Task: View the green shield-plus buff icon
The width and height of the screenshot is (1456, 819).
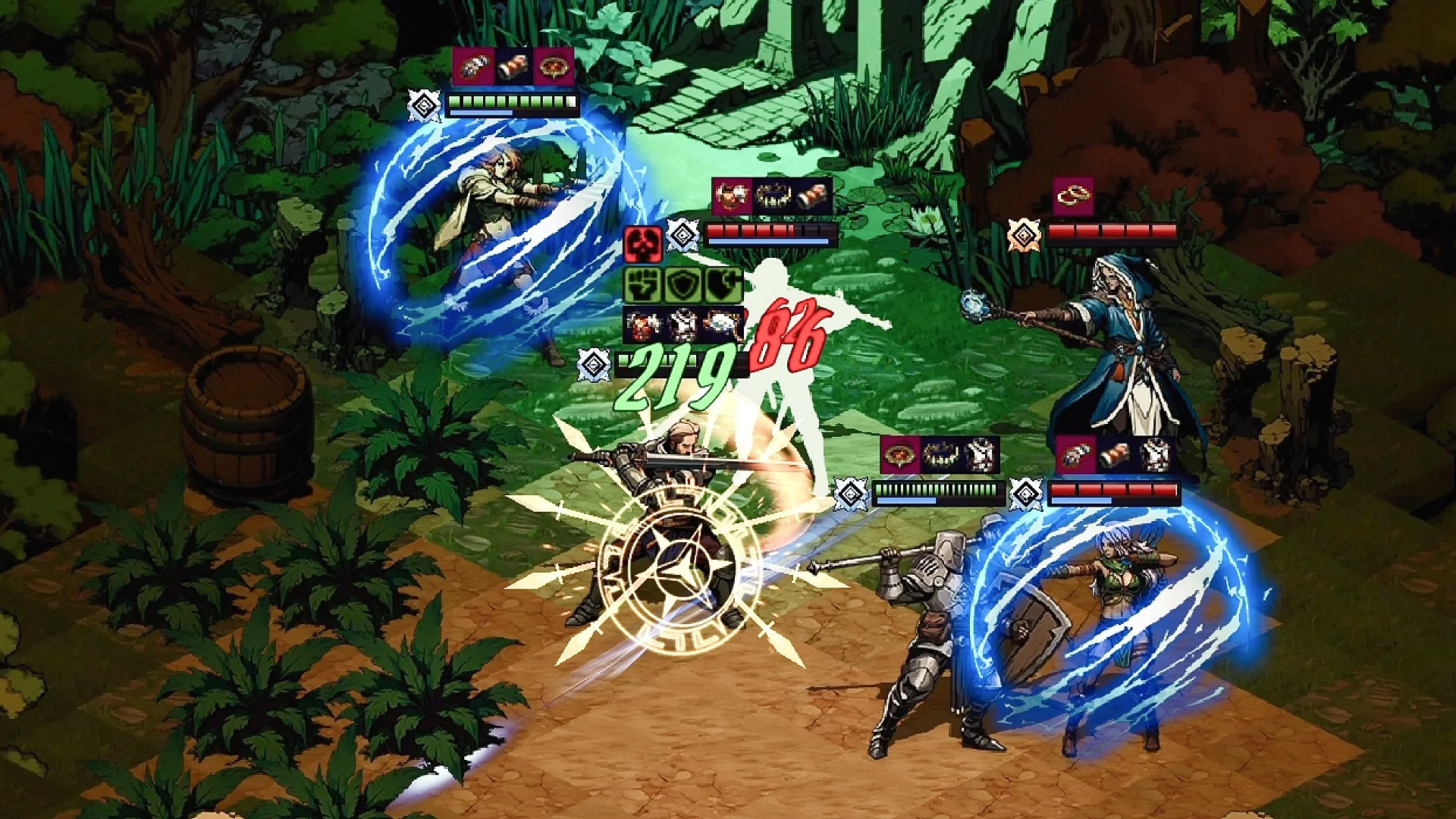Action: (722, 286)
